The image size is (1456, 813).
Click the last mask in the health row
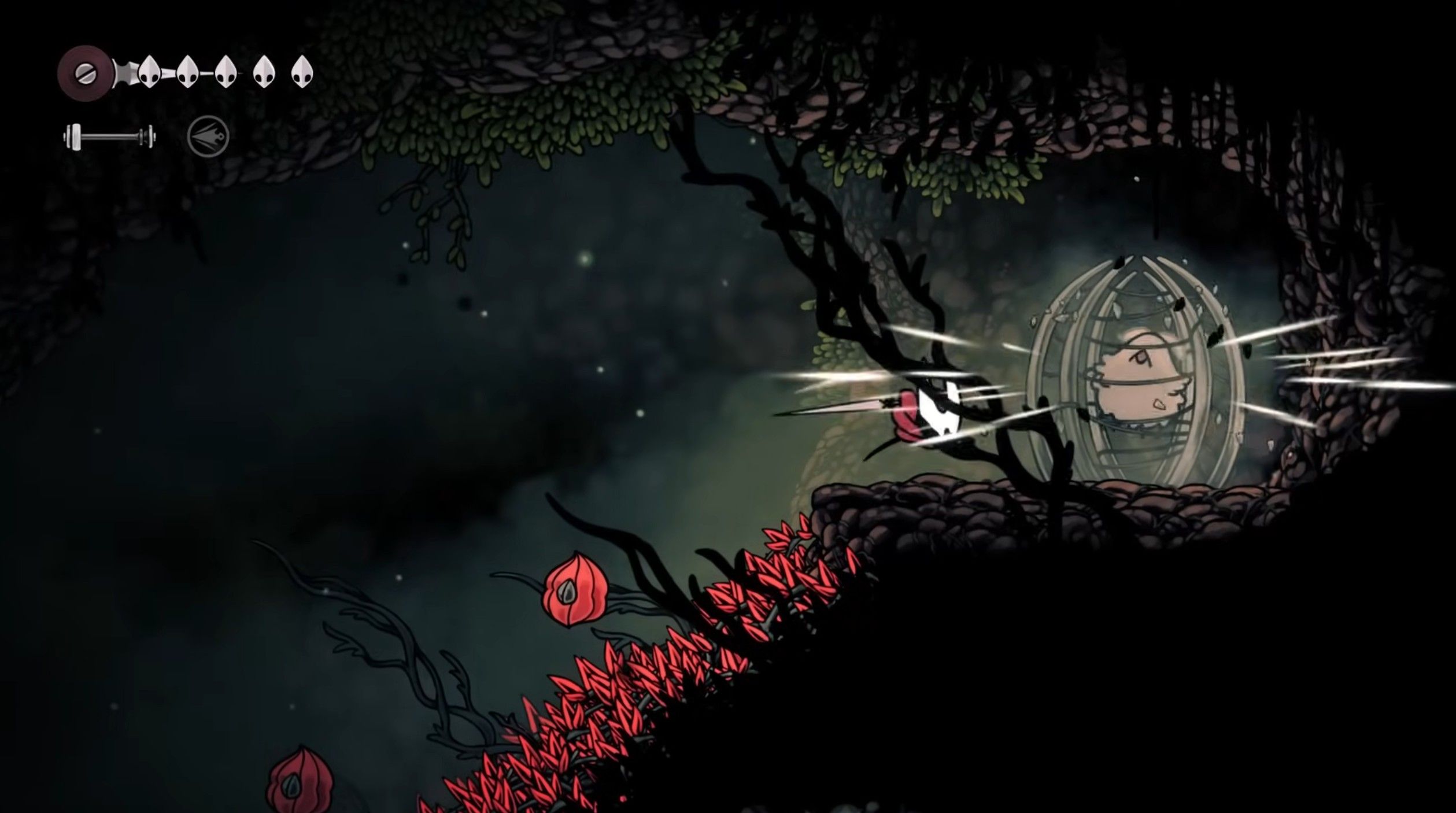(303, 72)
